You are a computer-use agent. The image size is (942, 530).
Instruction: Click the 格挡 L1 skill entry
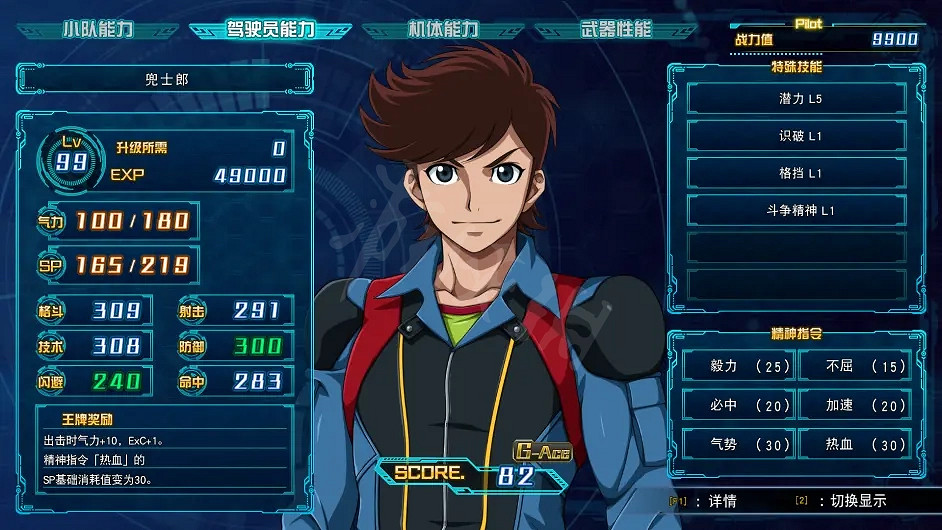(796, 173)
